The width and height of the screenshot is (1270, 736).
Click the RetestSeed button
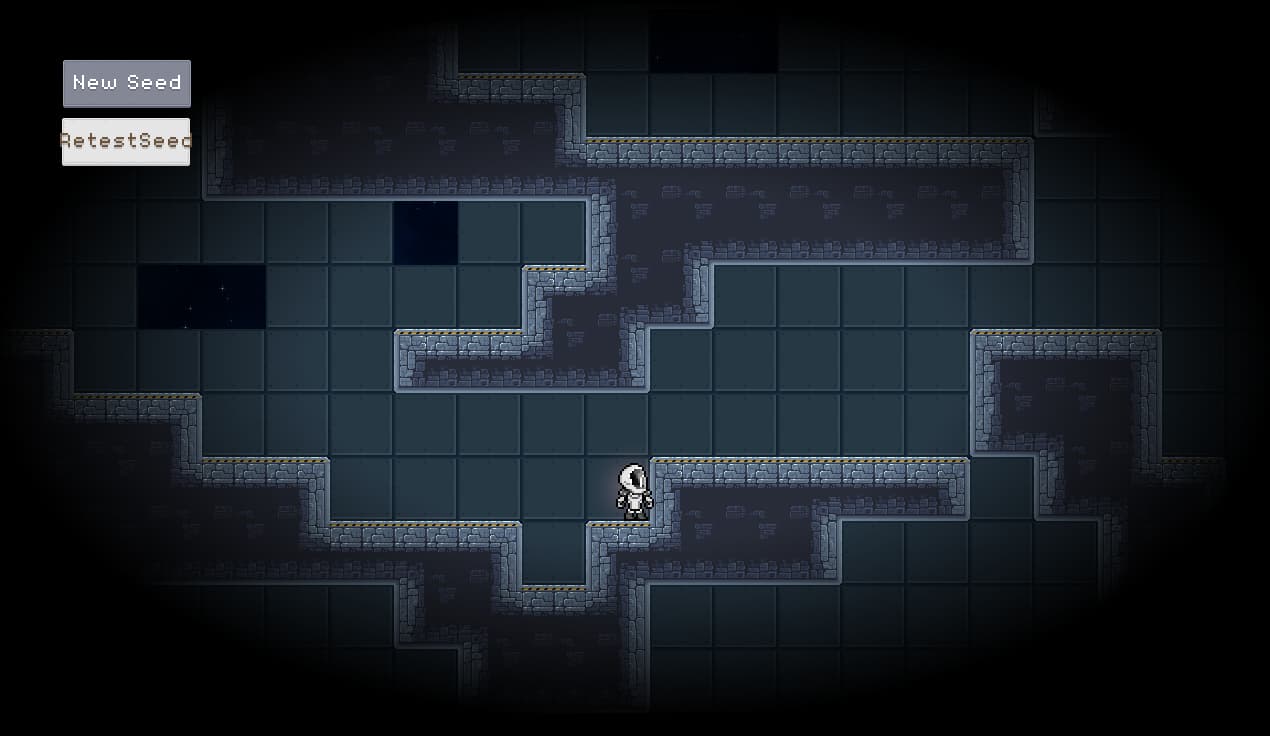point(126,141)
